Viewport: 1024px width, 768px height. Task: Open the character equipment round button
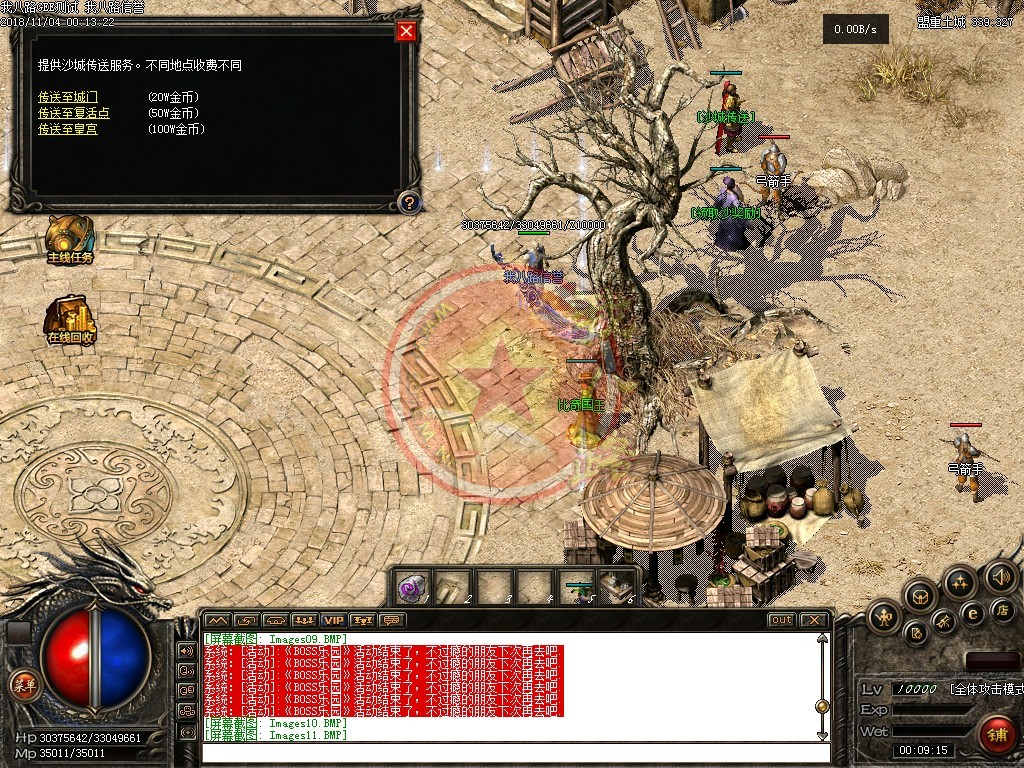click(885, 617)
